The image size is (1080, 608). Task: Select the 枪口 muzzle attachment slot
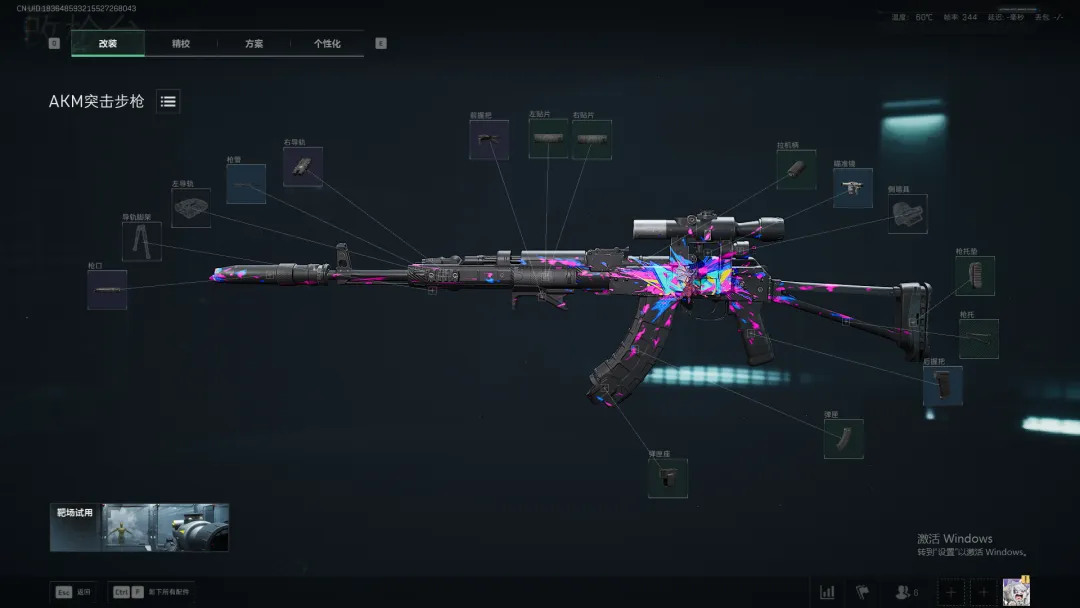pos(107,289)
